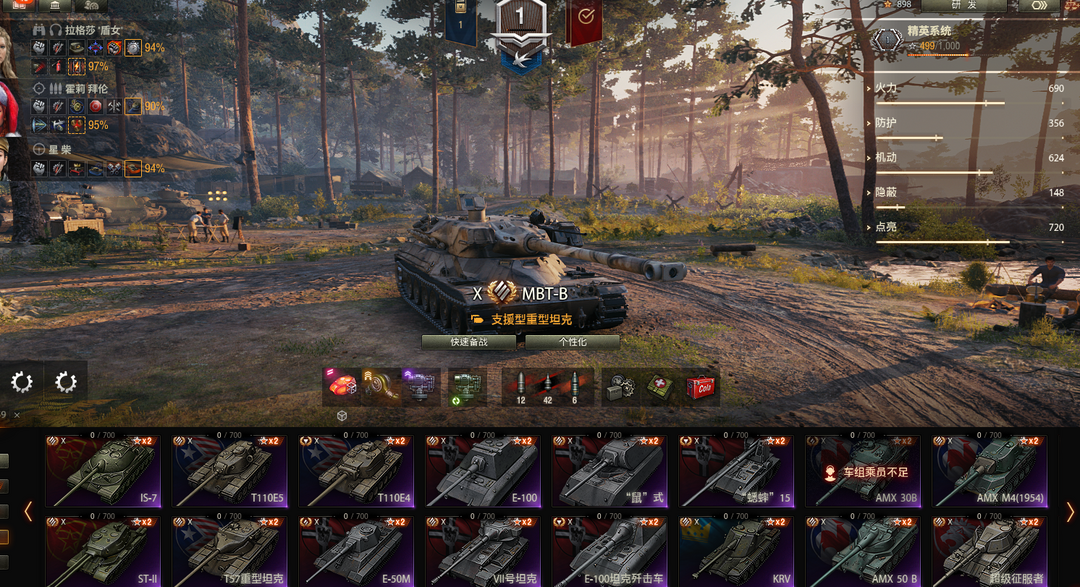Open the first aid kit consumable slot

(x=660, y=387)
